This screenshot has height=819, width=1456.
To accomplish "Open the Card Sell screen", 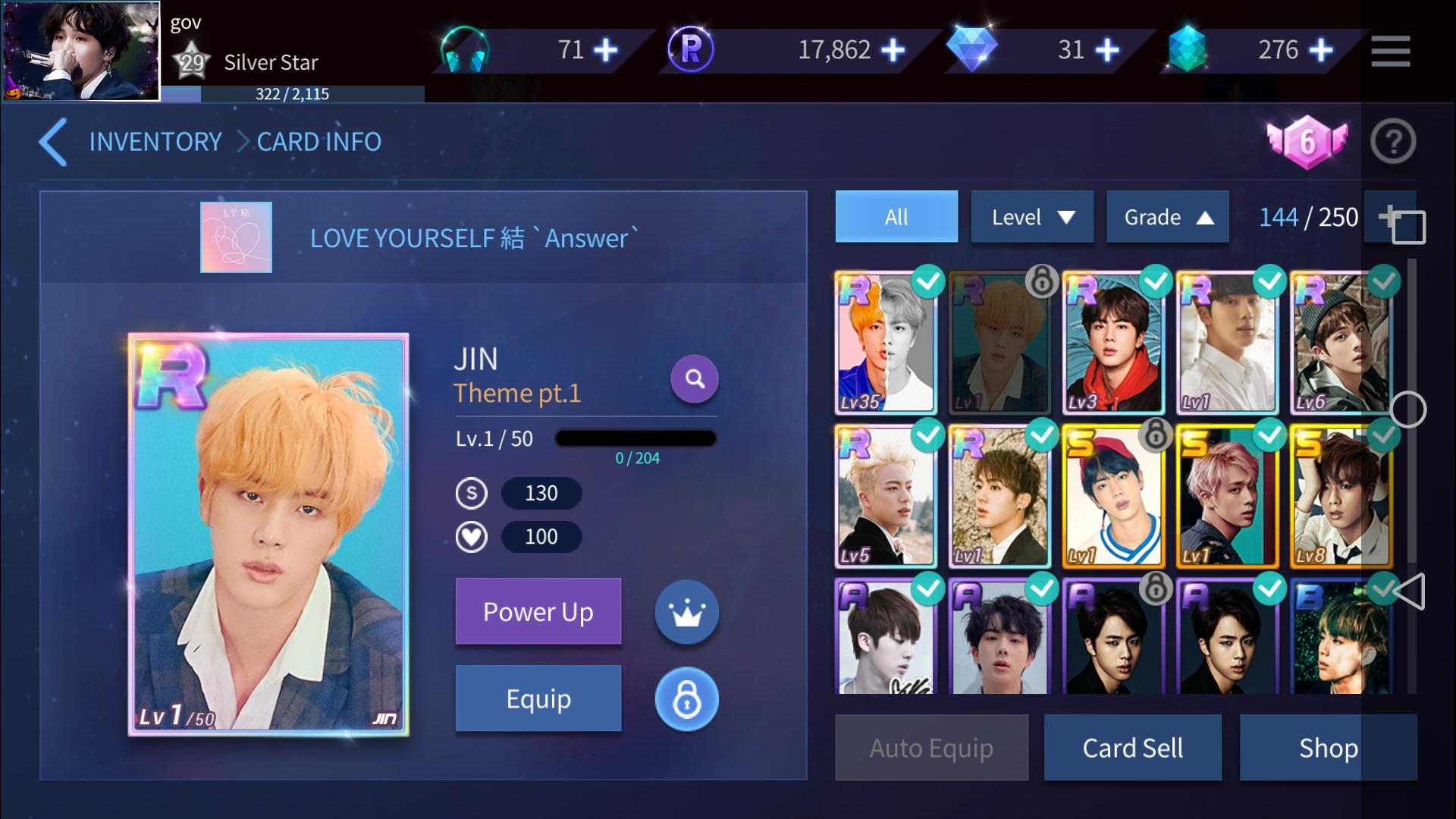I will (x=1132, y=748).
